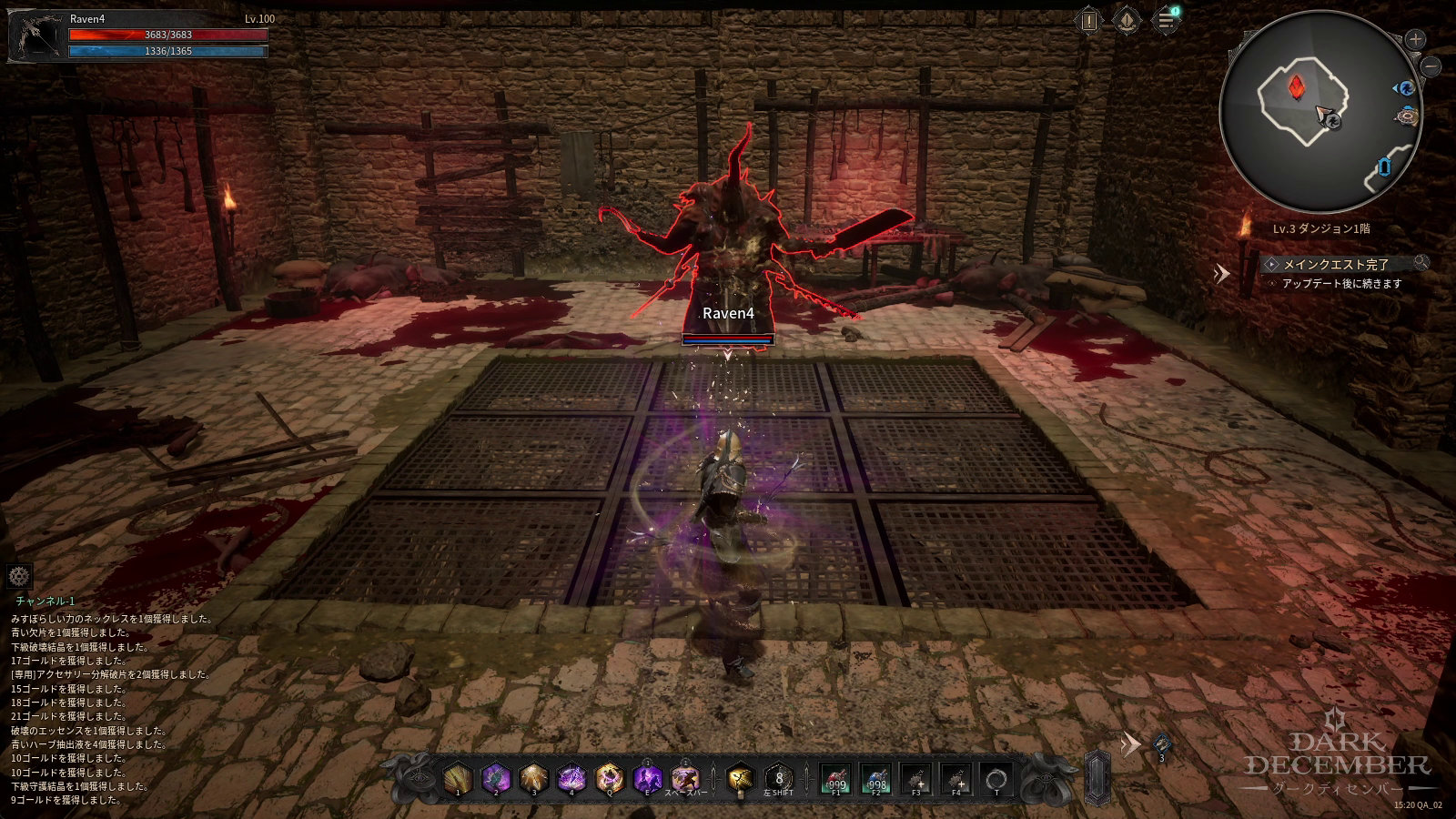Image resolution: width=1456 pixels, height=819 pixels.
Task: Trigger the スペースバー dodge skill icon
Action: point(685,779)
